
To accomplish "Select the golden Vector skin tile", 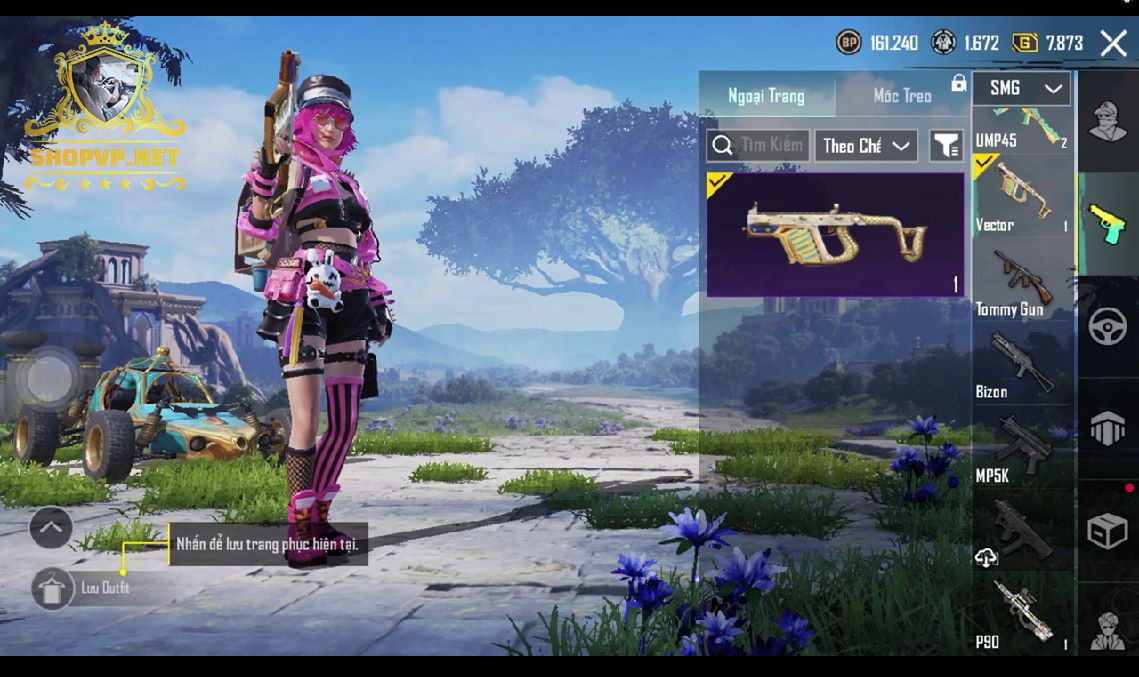I will tap(835, 235).
